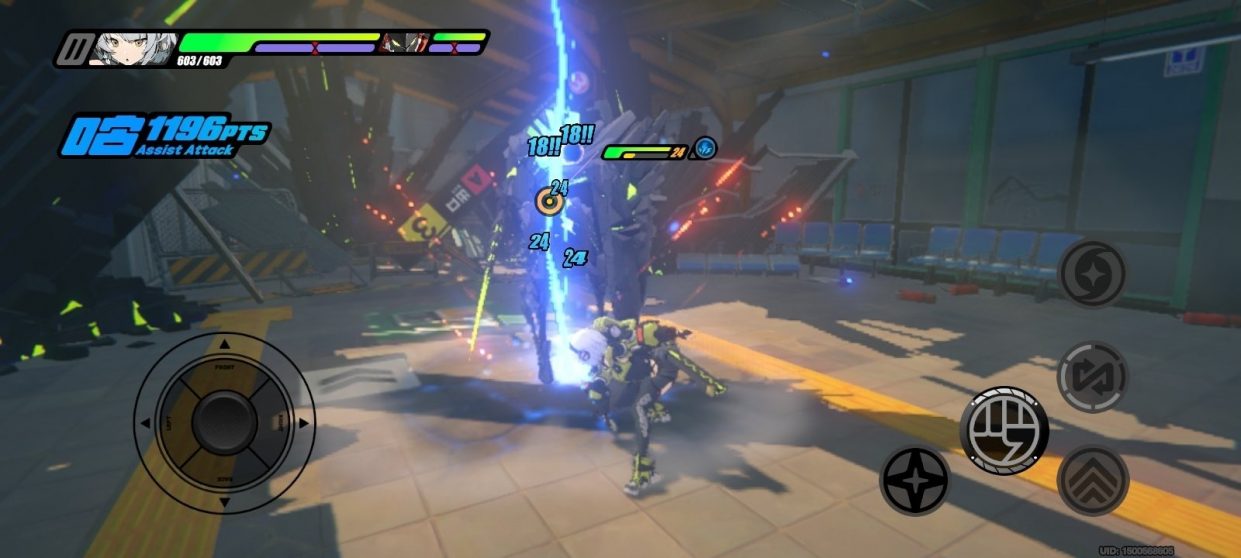This screenshot has height=558, width=1241.
Task: Tap the virtual joystick center knob
Action: point(224,423)
